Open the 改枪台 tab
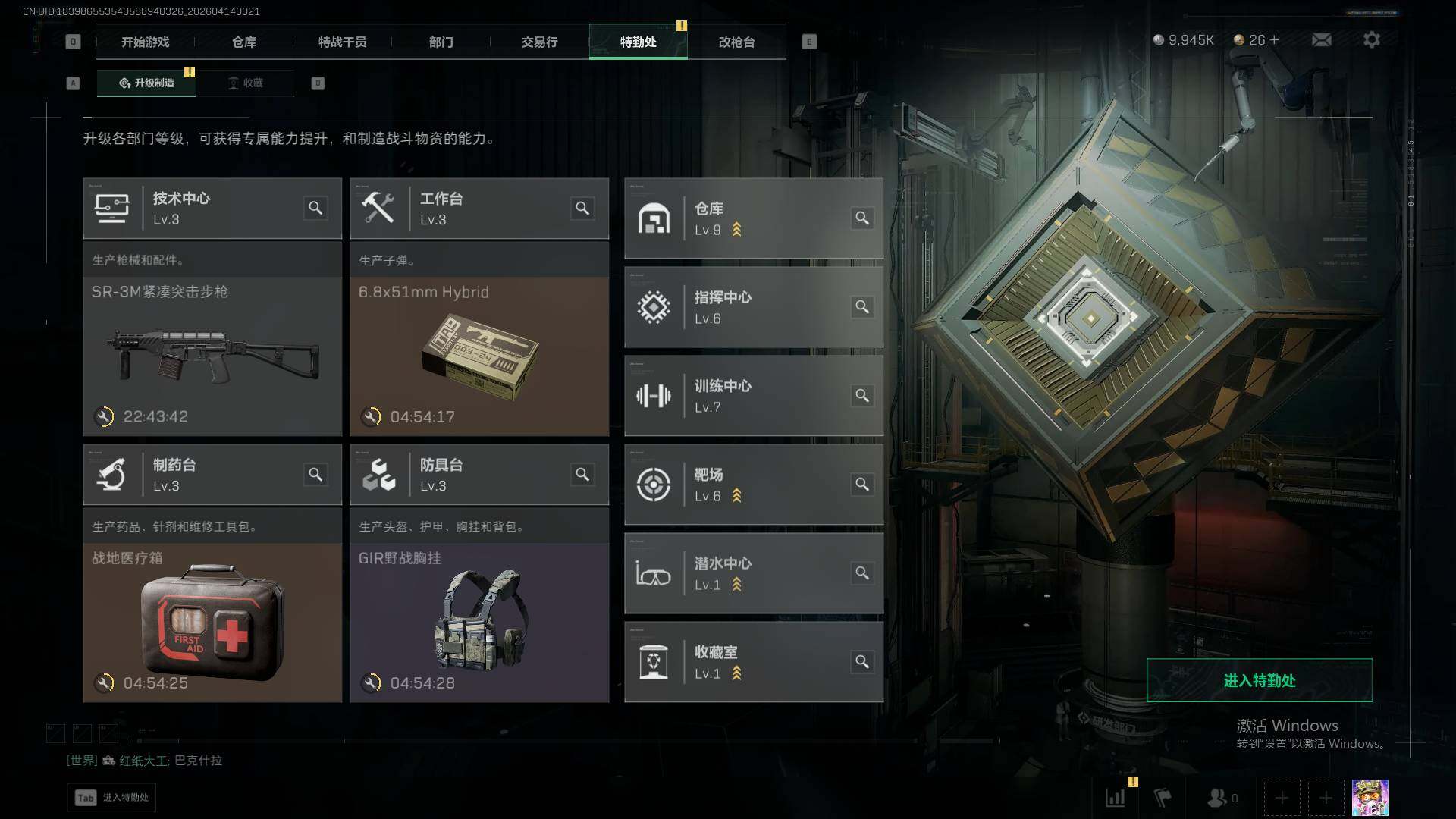Image resolution: width=1456 pixels, height=819 pixels. [736, 42]
